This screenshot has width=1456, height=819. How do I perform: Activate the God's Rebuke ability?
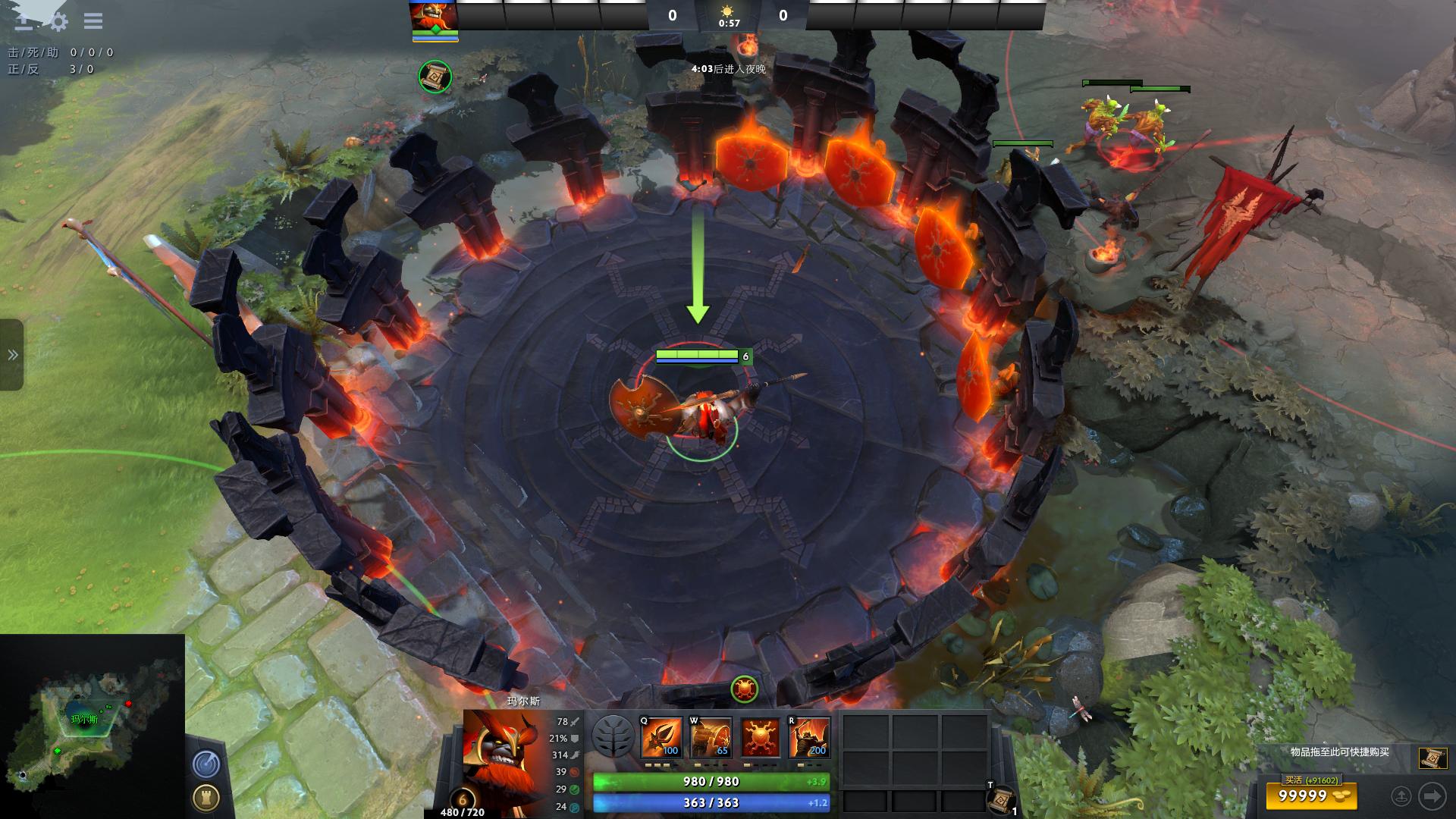710,737
